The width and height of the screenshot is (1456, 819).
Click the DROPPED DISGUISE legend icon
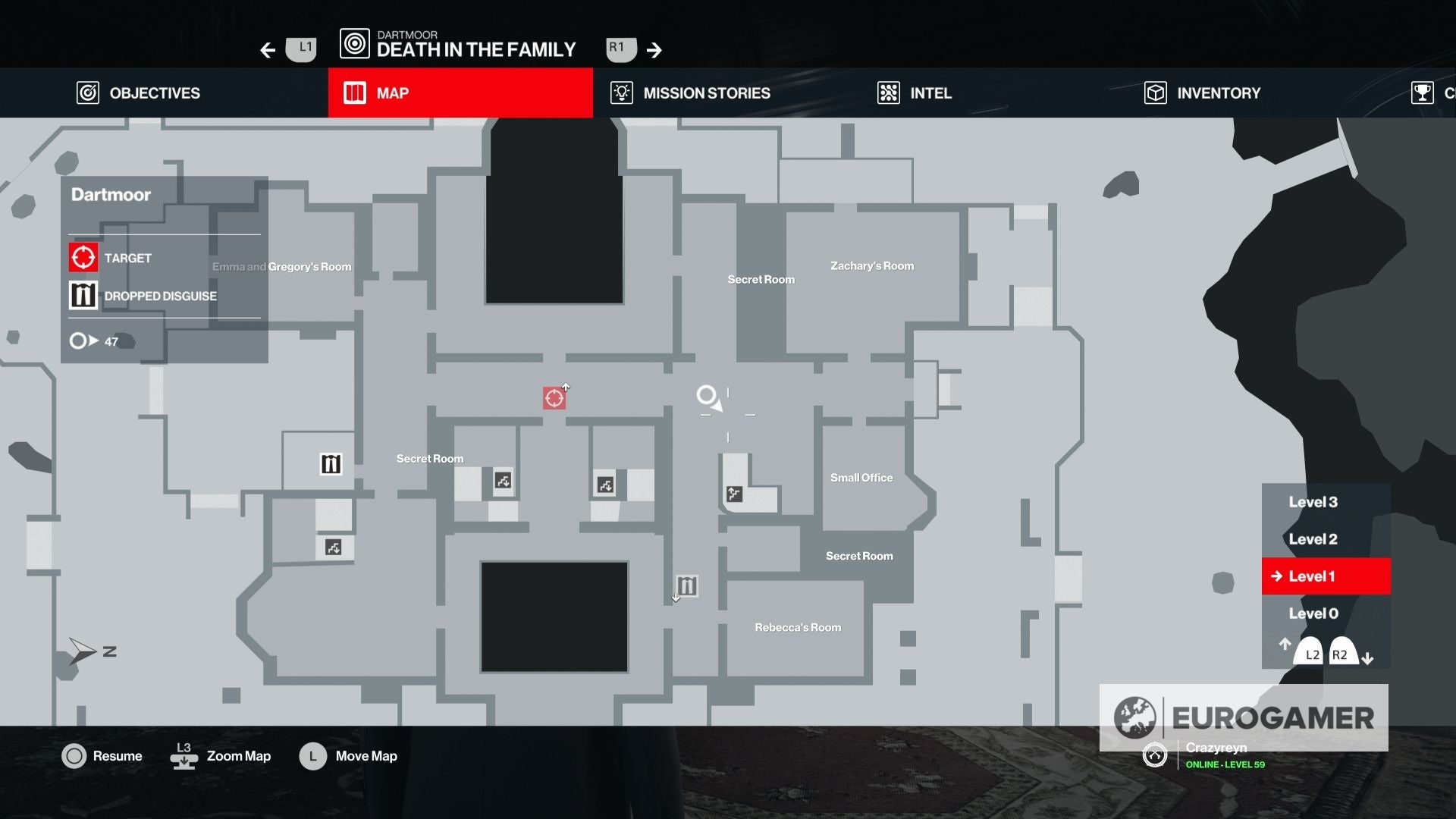coord(83,294)
